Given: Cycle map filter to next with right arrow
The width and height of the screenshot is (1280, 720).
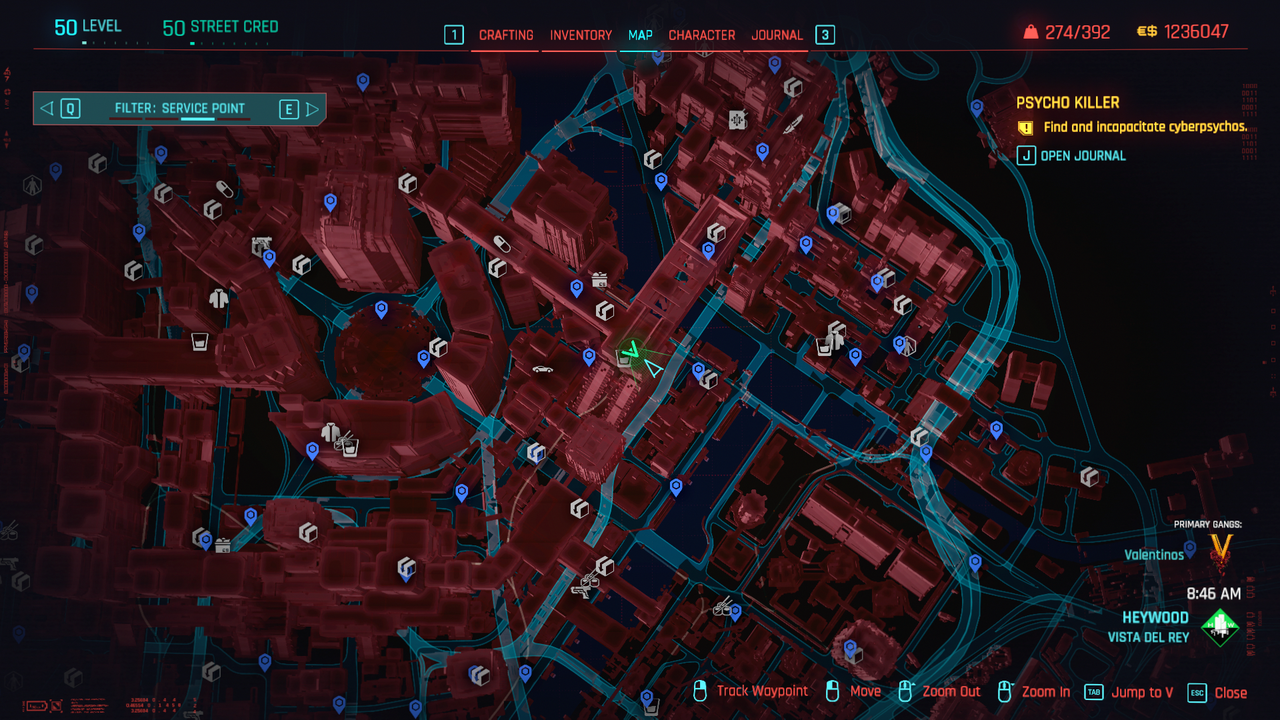Looking at the screenshot, I should 312,108.
